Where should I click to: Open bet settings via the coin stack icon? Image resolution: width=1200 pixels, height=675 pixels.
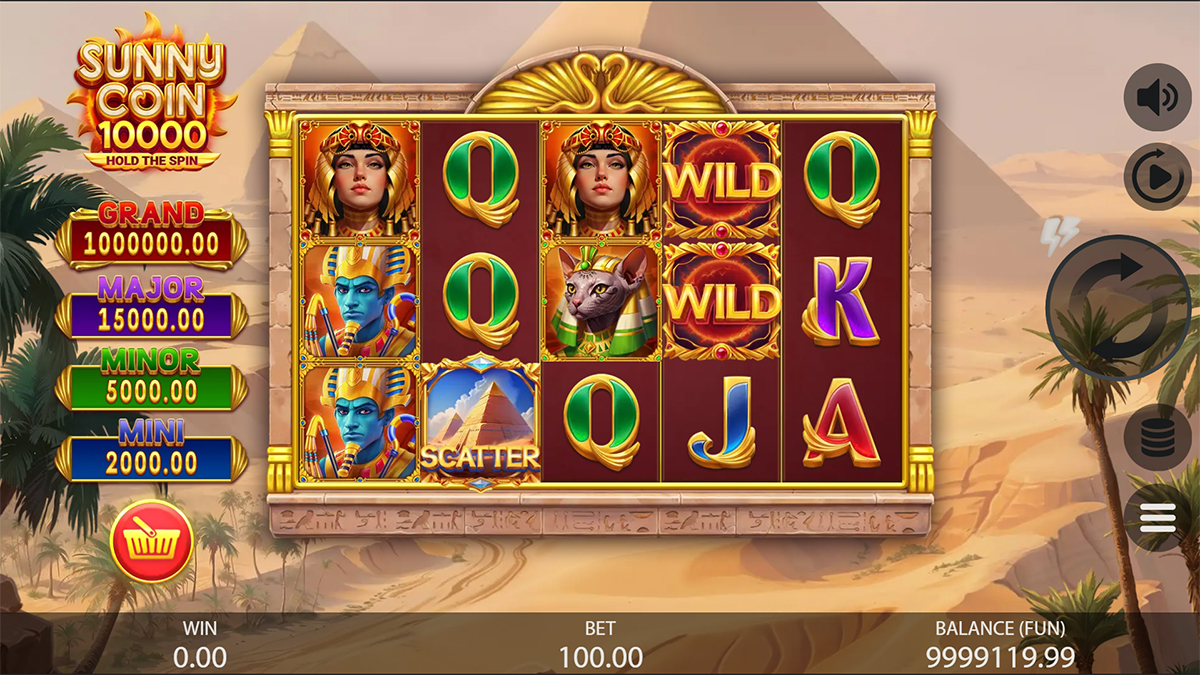point(1157,437)
